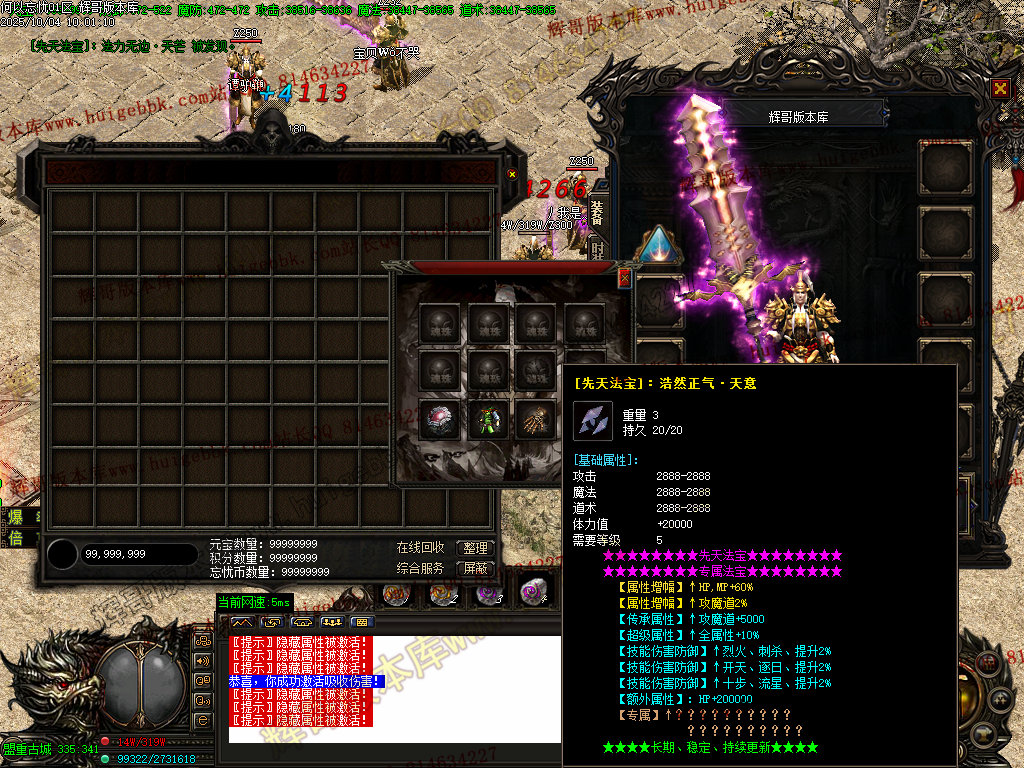Click the 屏蔽 block button
Image resolution: width=1024 pixels, height=768 pixels.
coord(476,568)
